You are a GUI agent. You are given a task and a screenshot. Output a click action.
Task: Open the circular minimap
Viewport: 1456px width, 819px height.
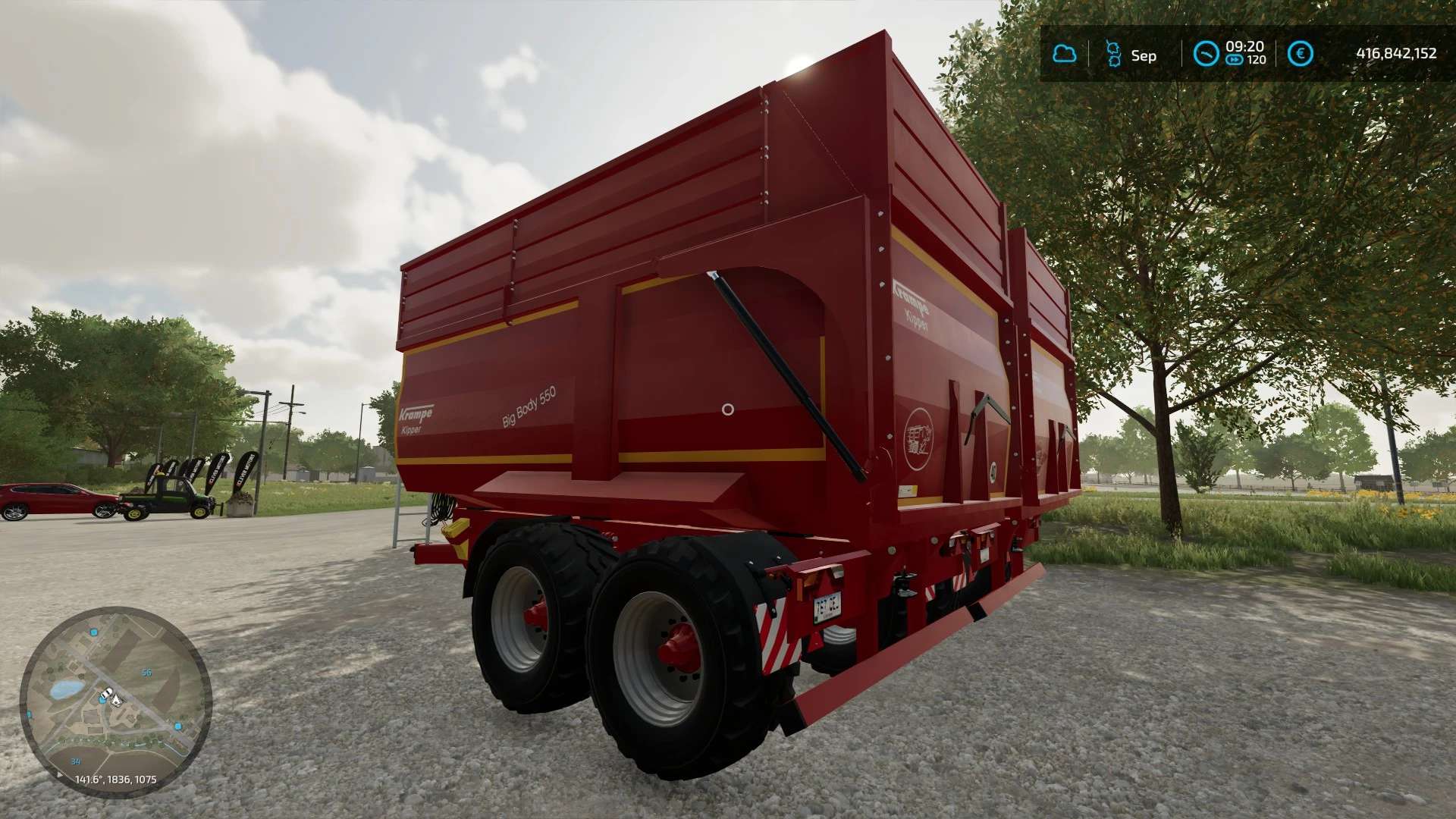coord(115,702)
